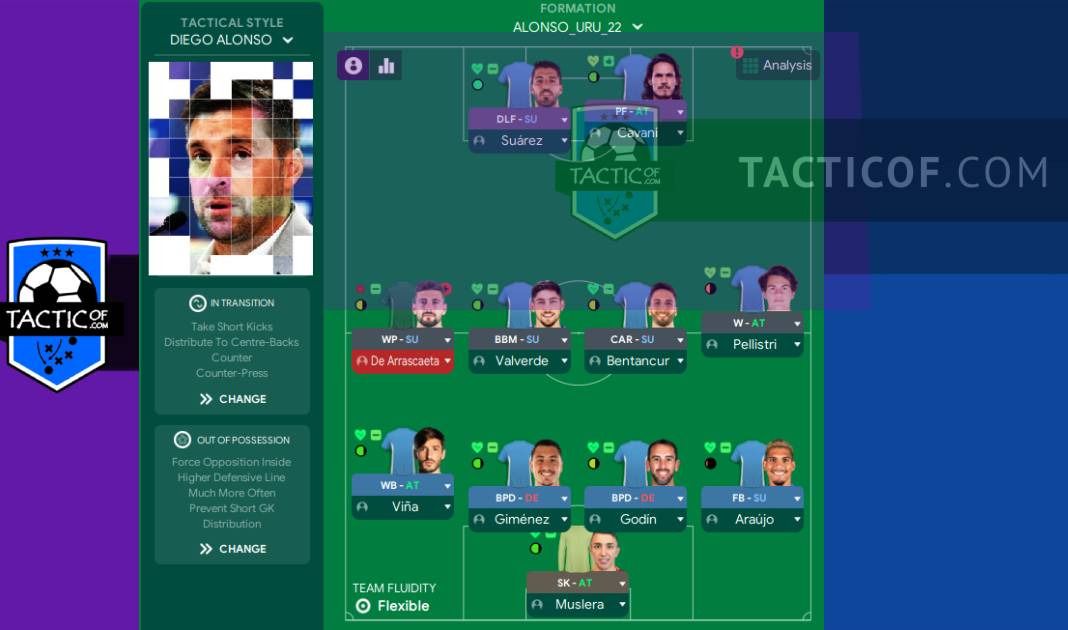The width and height of the screenshot is (1068, 630).
Task: Change the In Transition instructions
Action: click(232, 399)
